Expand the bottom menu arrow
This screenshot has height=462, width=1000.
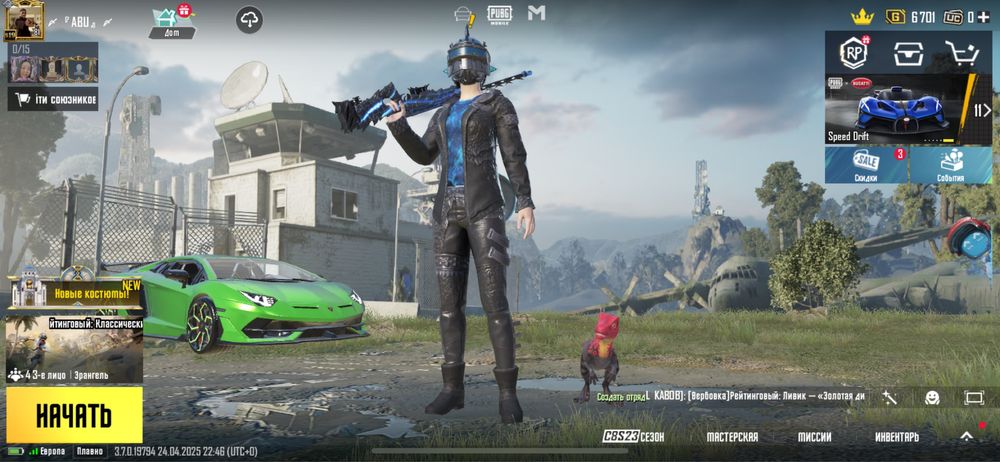(967, 437)
